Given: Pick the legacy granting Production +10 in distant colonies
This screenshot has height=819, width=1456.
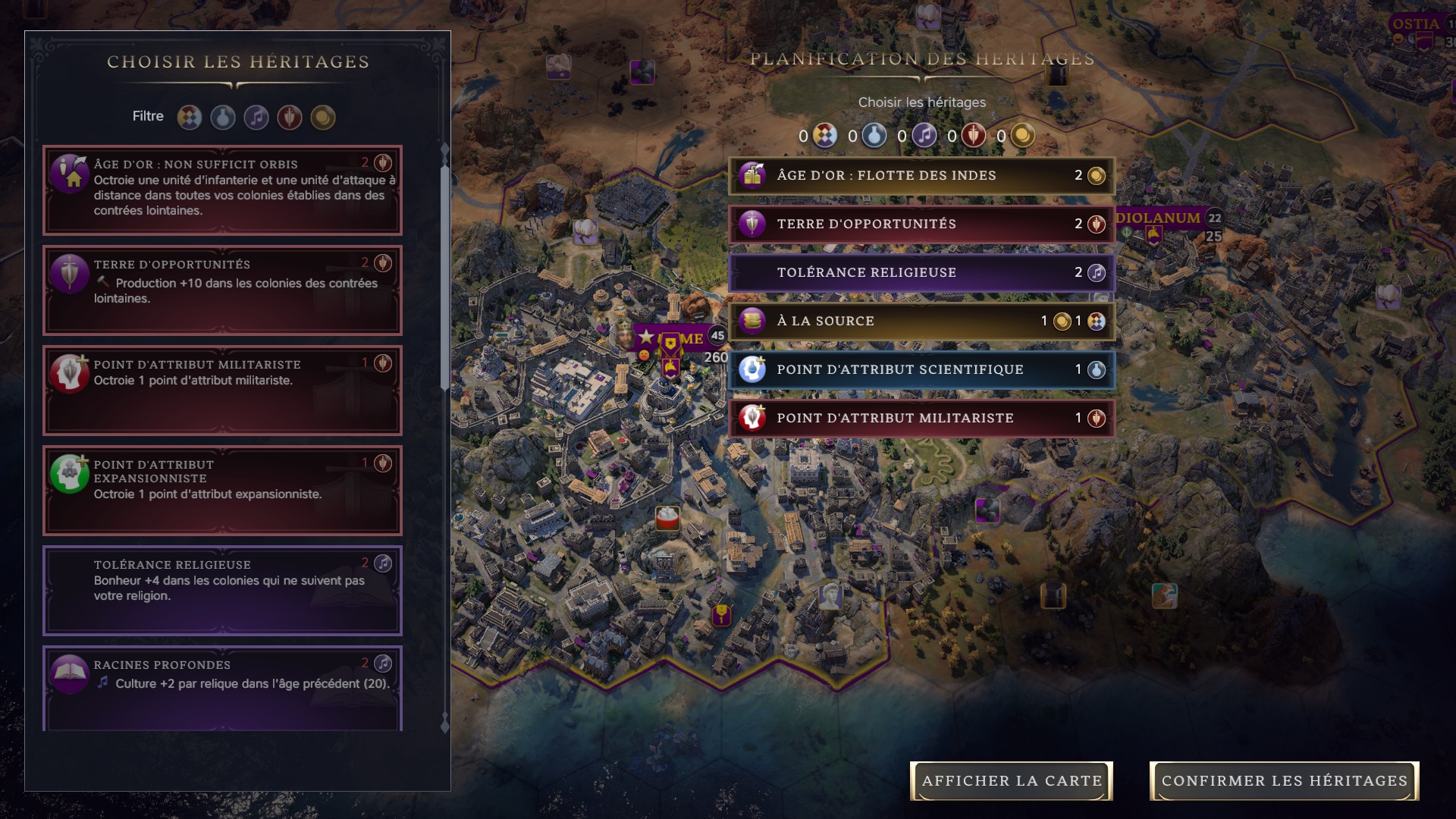Looking at the screenshot, I should [222, 290].
